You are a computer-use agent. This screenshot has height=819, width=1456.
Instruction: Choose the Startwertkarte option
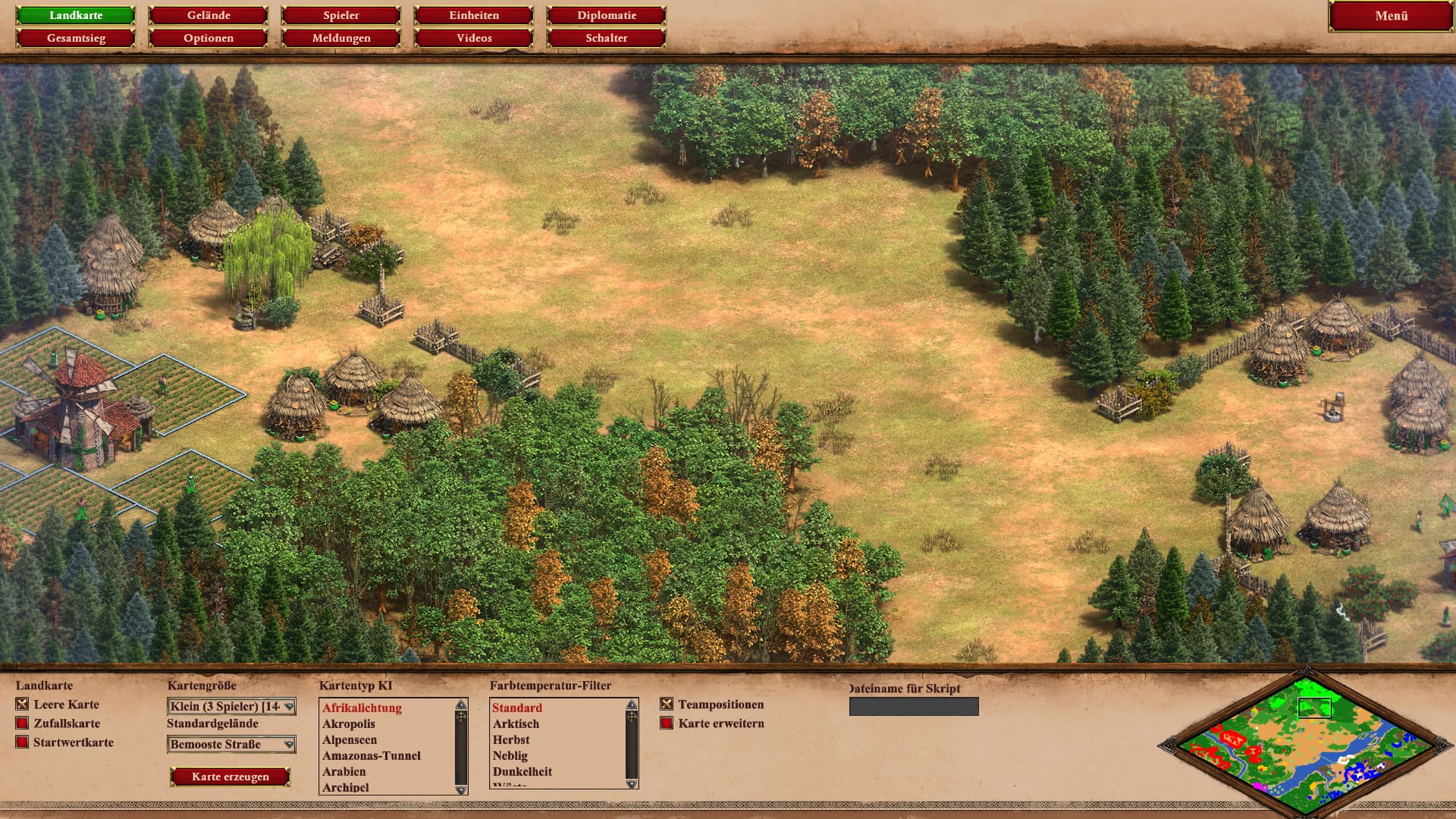(x=22, y=742)
